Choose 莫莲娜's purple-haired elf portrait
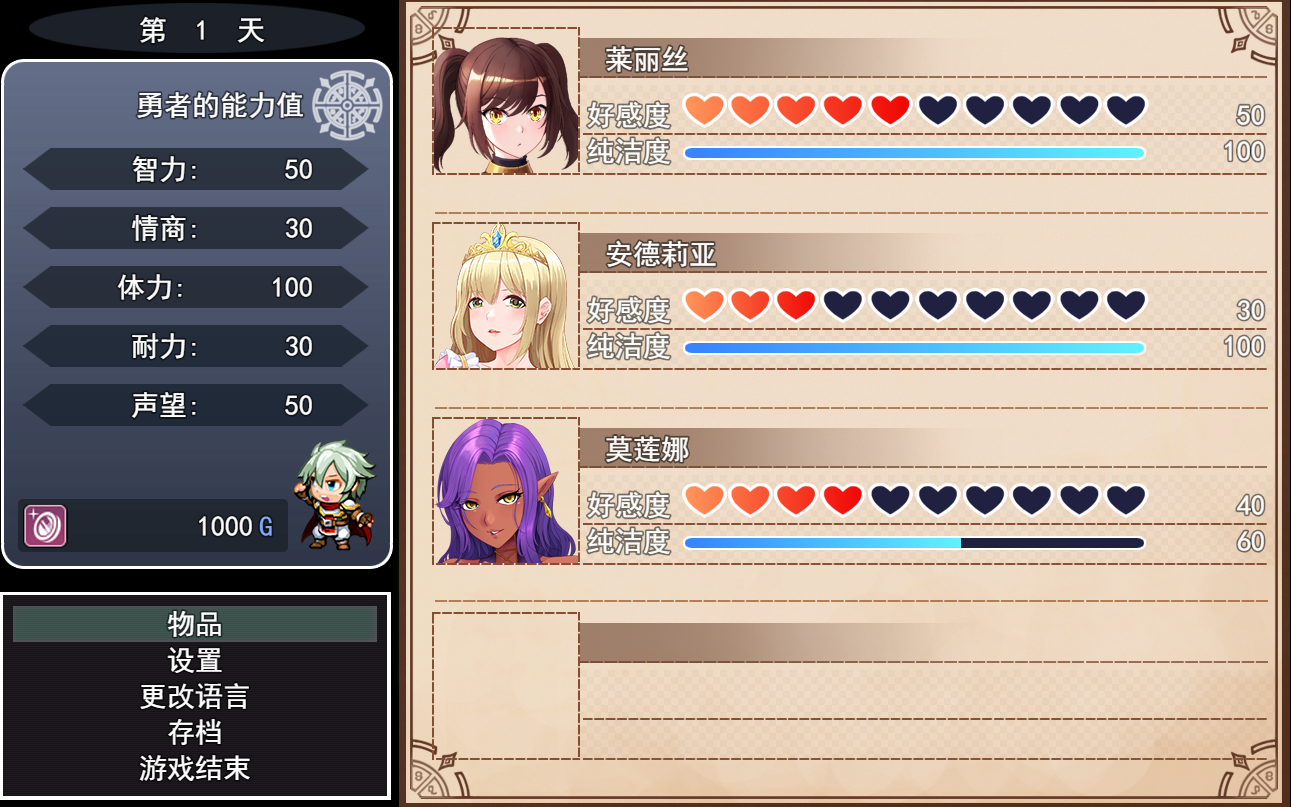The height and width of the screenshot is (807, 1291). pos(506,491)
